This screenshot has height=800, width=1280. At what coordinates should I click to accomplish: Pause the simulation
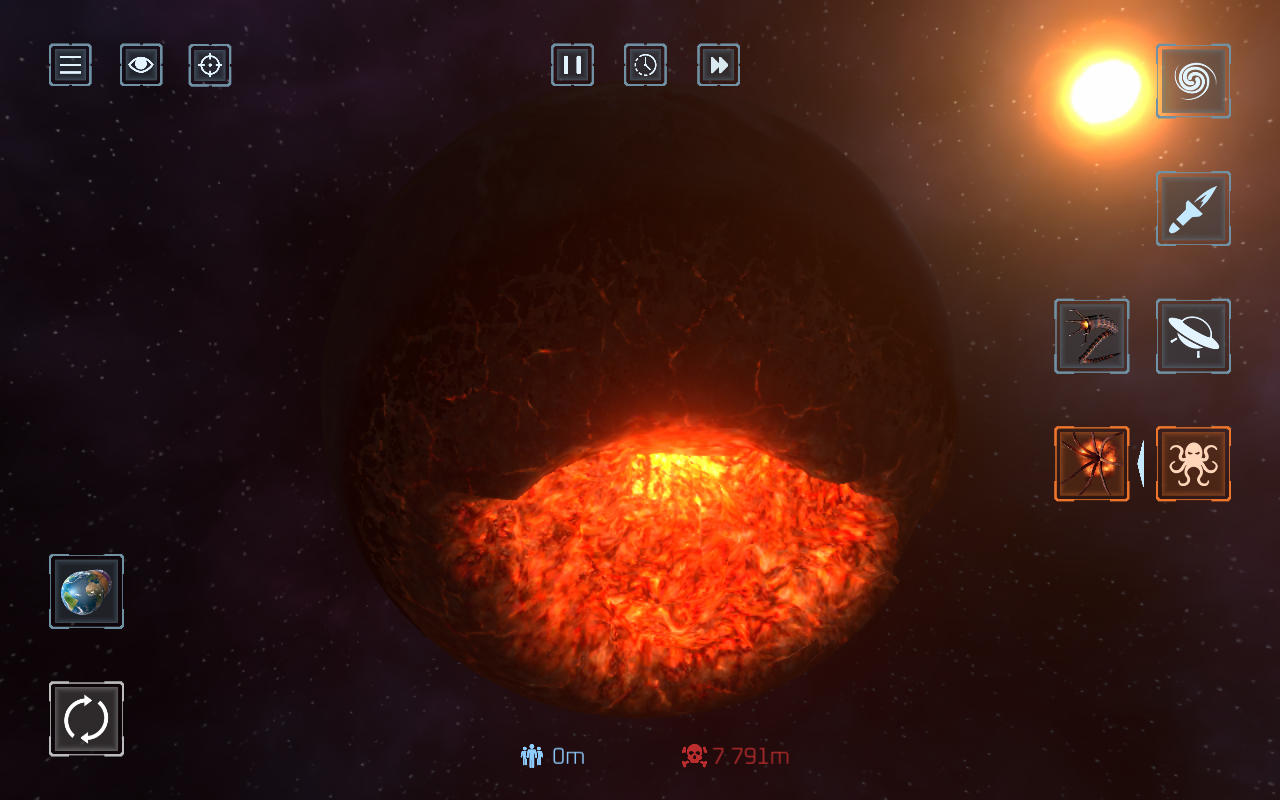pyautogui.click(x=572, y=65)
